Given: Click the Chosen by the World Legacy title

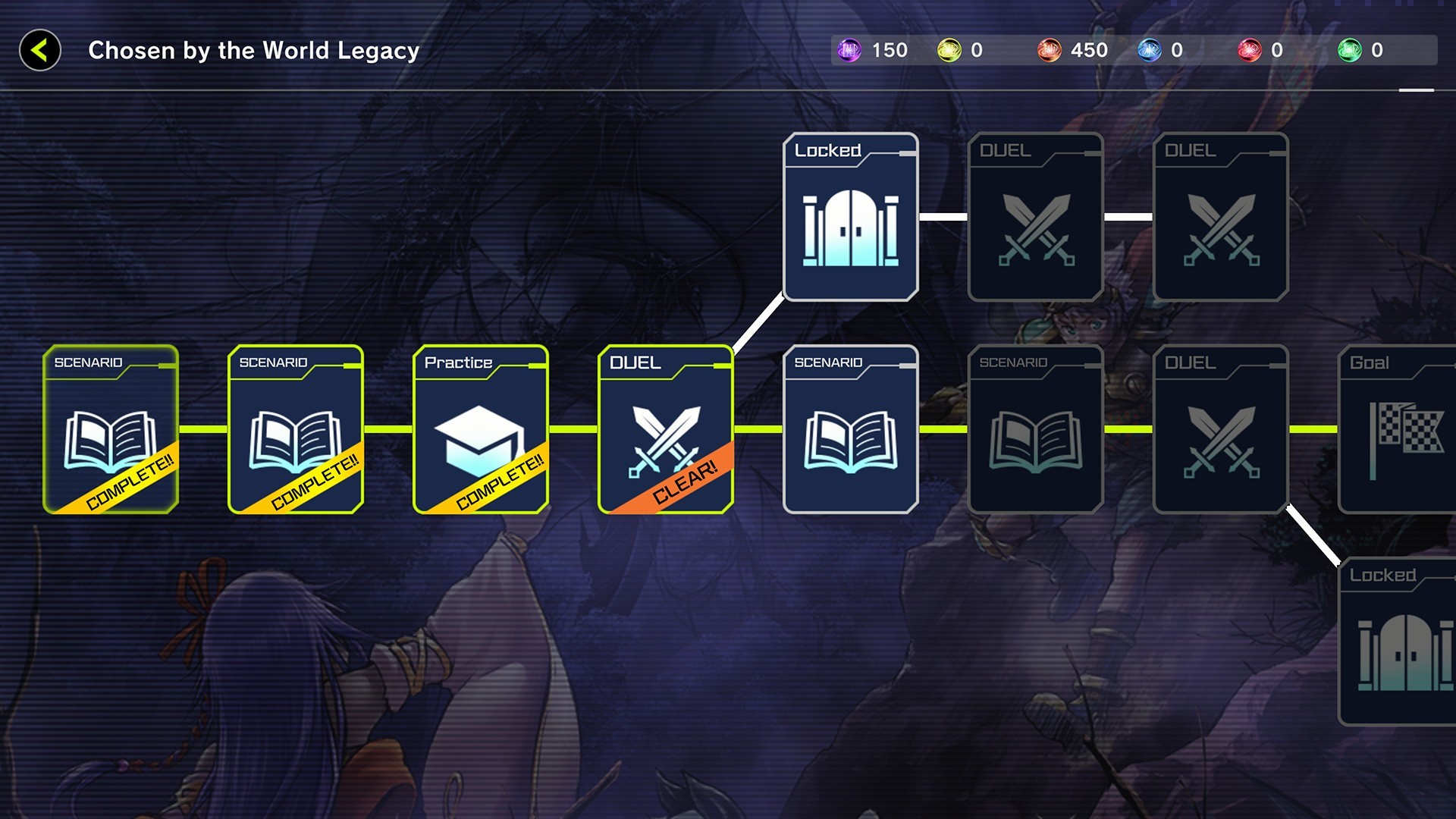Looking at the screenshot, I should click(253, 51).
